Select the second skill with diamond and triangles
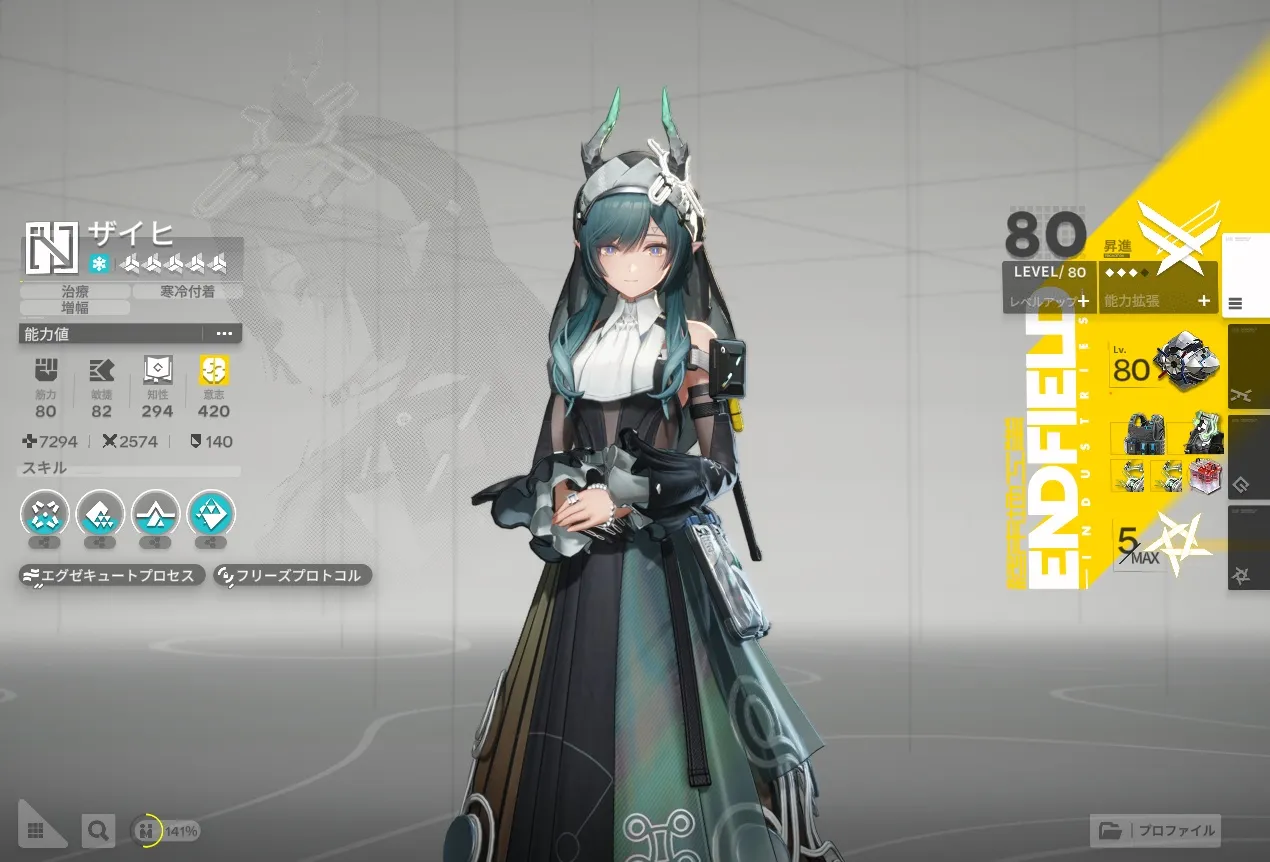Screen dimensions: 1270x862 (x=100, y=514)
